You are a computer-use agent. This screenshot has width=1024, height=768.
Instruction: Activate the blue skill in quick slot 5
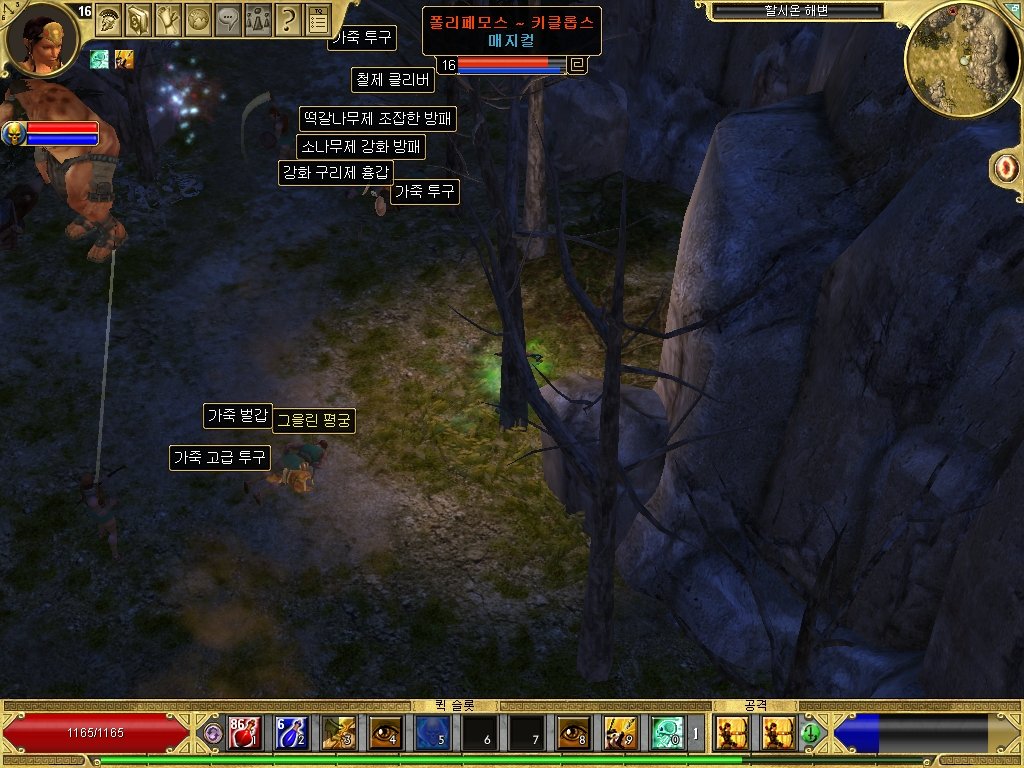click(432, 733)
